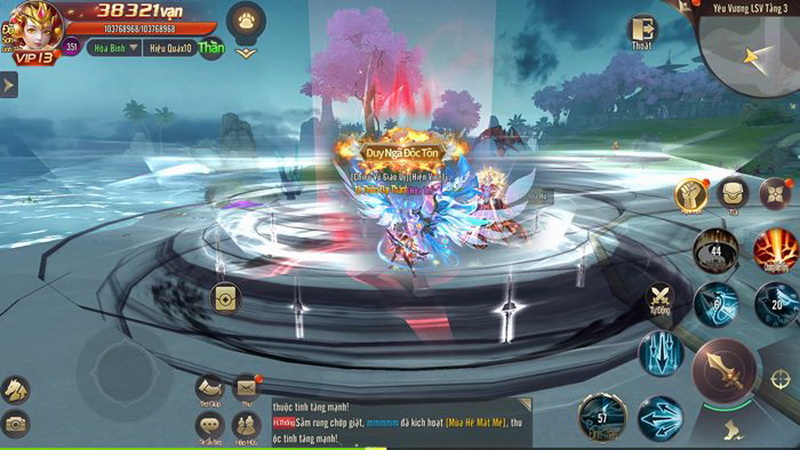
Task: Exit the dungeon with Thoát button
Action: (x=643, y=31)
